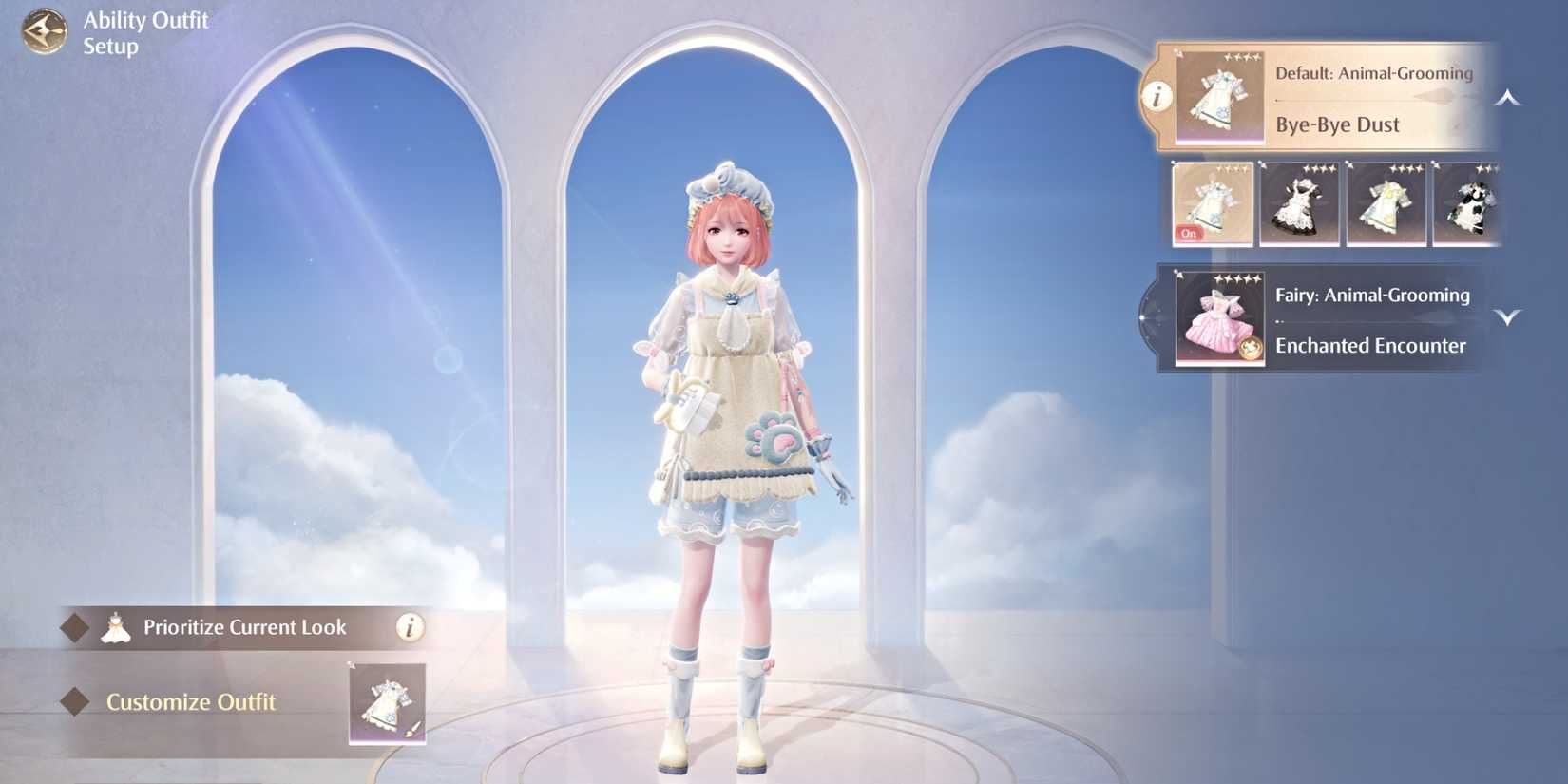Click the pink Enchanted Encounter dress icon
Image resolution: width=1568 pixels, height=784 pixels.
coord(1219,318)
